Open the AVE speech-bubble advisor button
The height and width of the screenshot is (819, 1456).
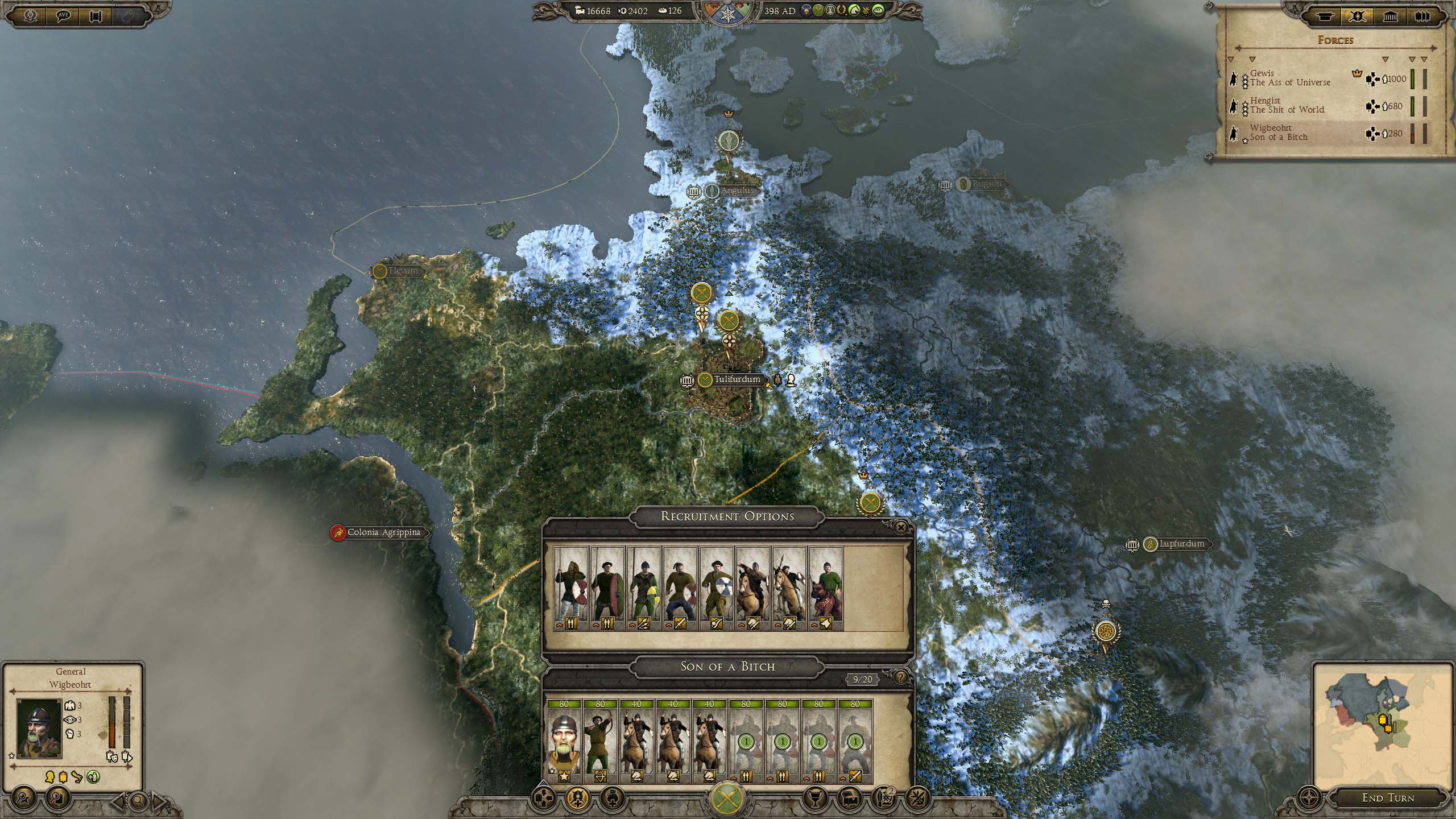point(63,16)
